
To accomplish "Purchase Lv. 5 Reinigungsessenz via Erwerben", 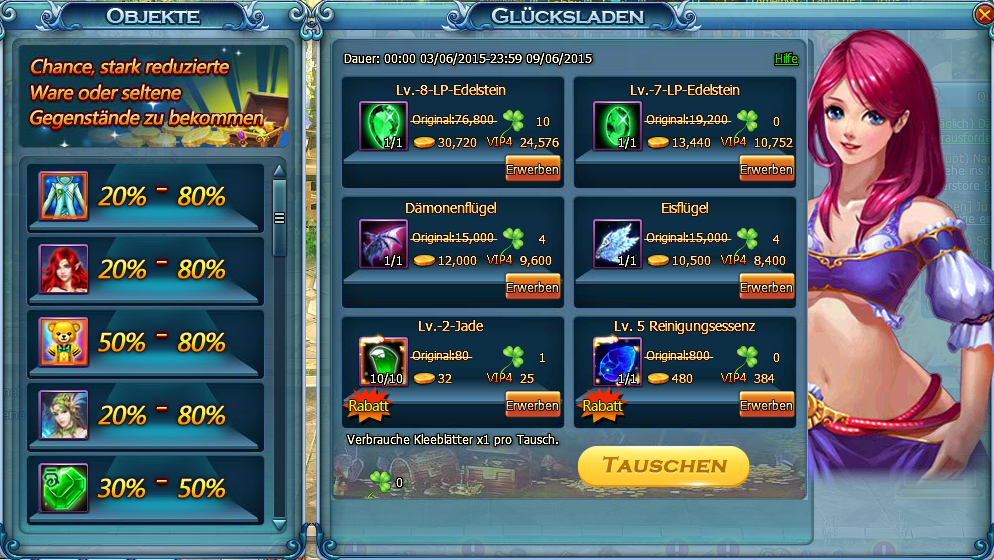I will [x=766, y=405].
